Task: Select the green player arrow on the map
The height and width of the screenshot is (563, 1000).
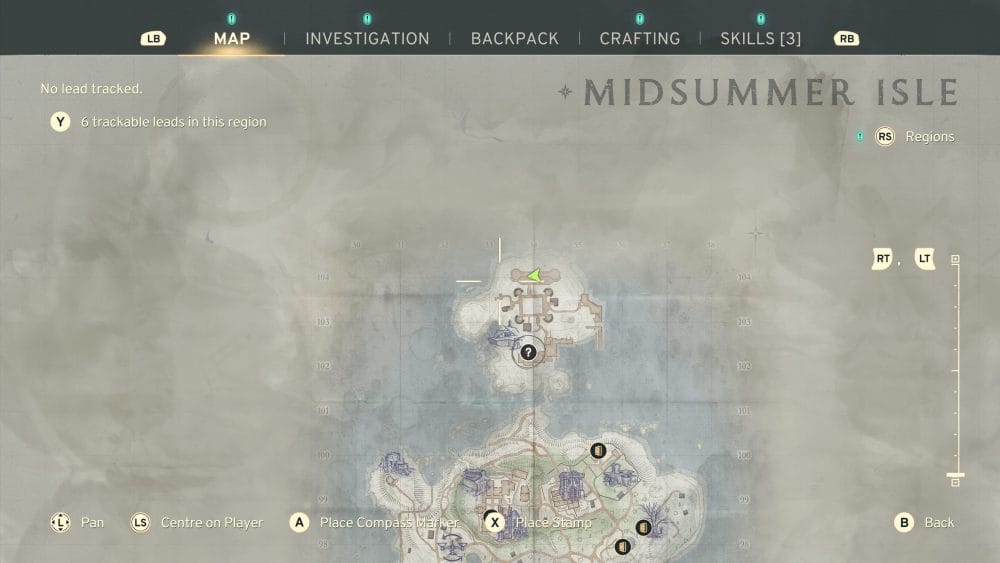Action: [x=536, y=275]
